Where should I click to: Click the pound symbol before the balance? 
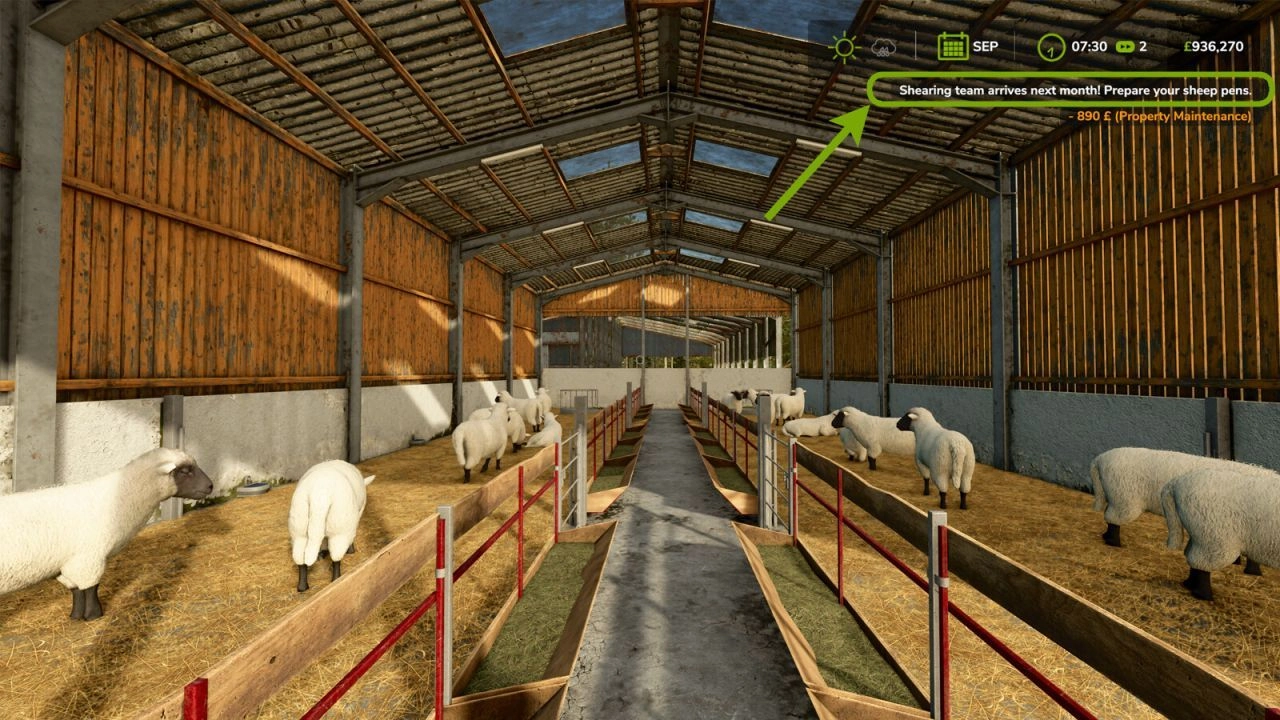pos(1188,46)
